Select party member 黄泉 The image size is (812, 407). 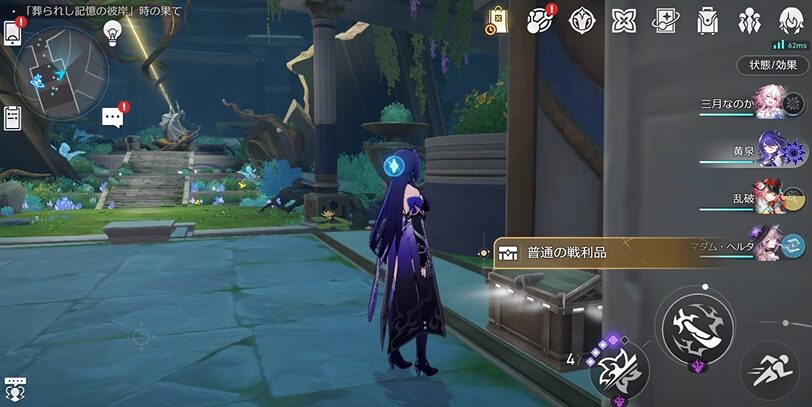772,151
